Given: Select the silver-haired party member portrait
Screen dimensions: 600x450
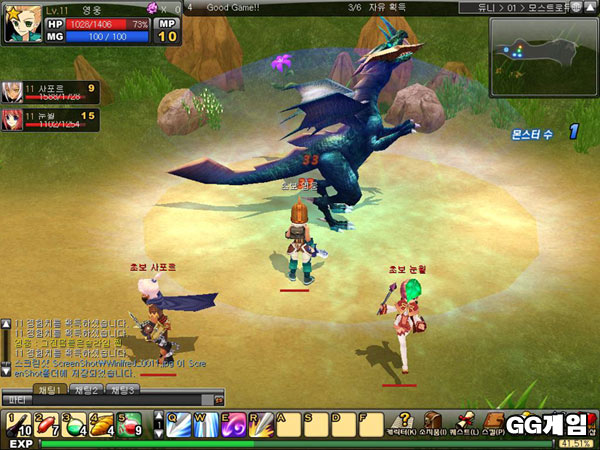Looking at the screenshot, I should pyautogui.click(x=12, y=93).
